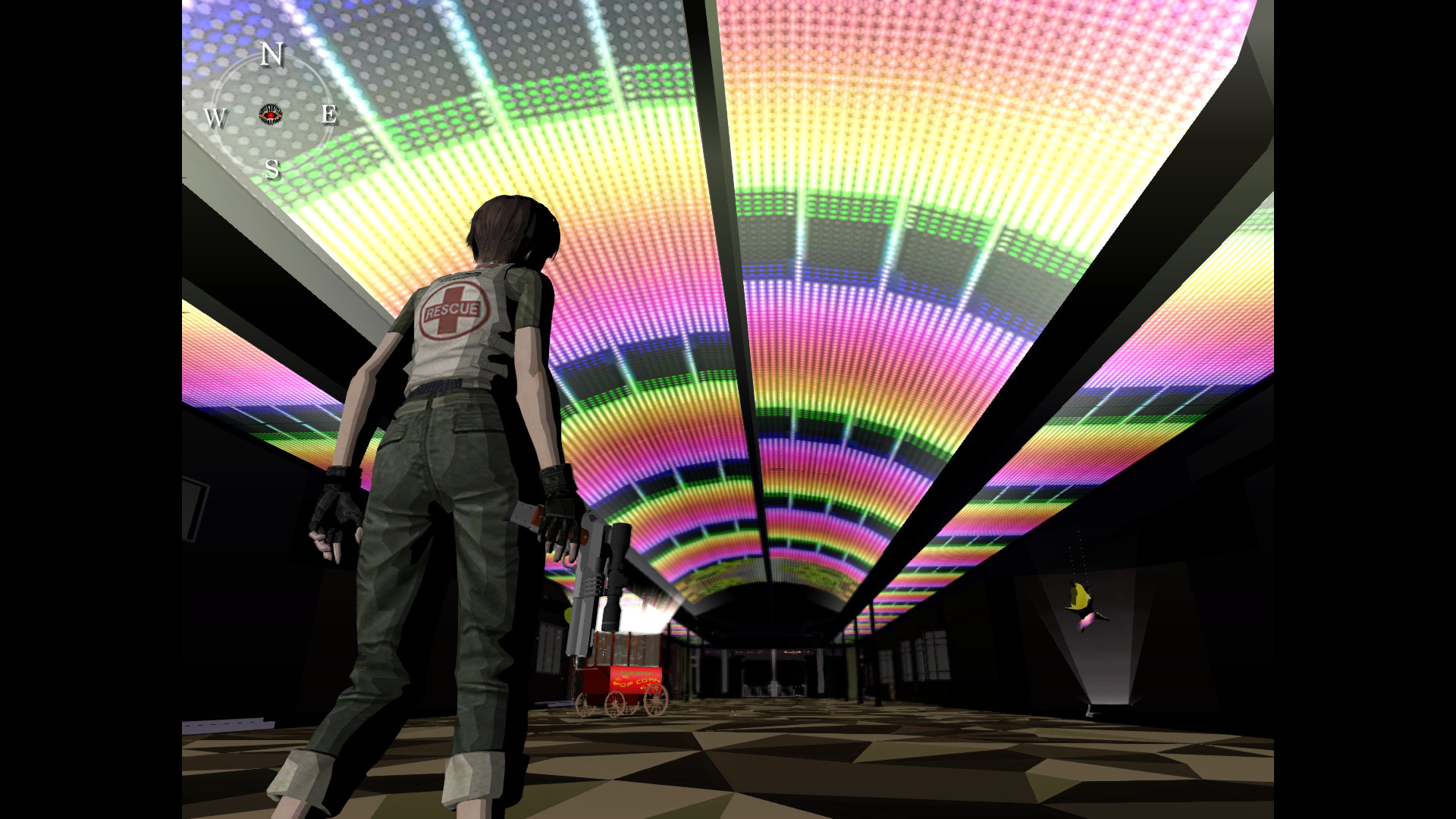The height and width of the screenshot is (819, 1456).
Task: Click the W letter on the compass
Action: [x=217, y=118]
